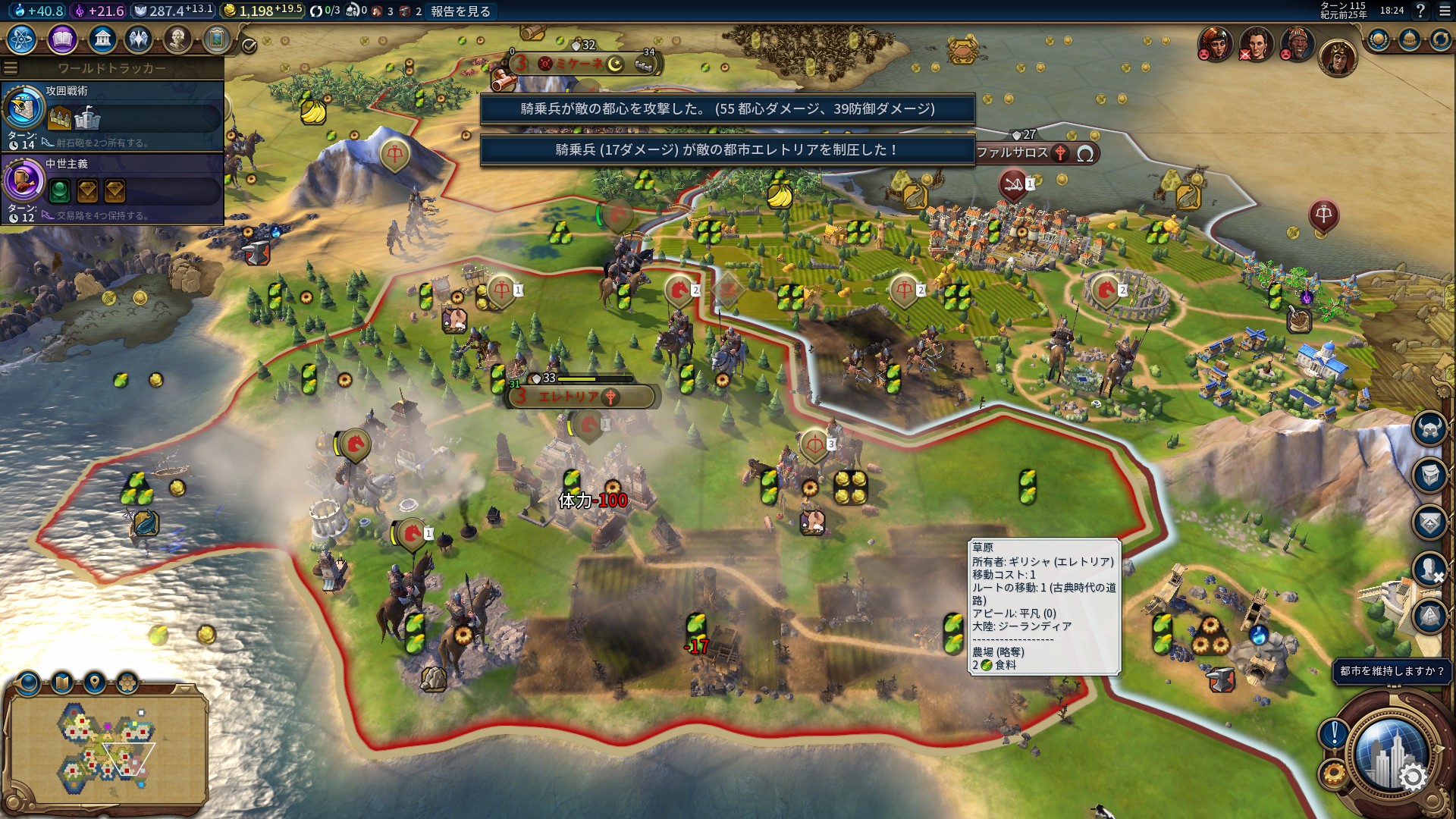Open the civics tree book button
The width and height of the screenshot is (1456, 819).
click(62, 39)
